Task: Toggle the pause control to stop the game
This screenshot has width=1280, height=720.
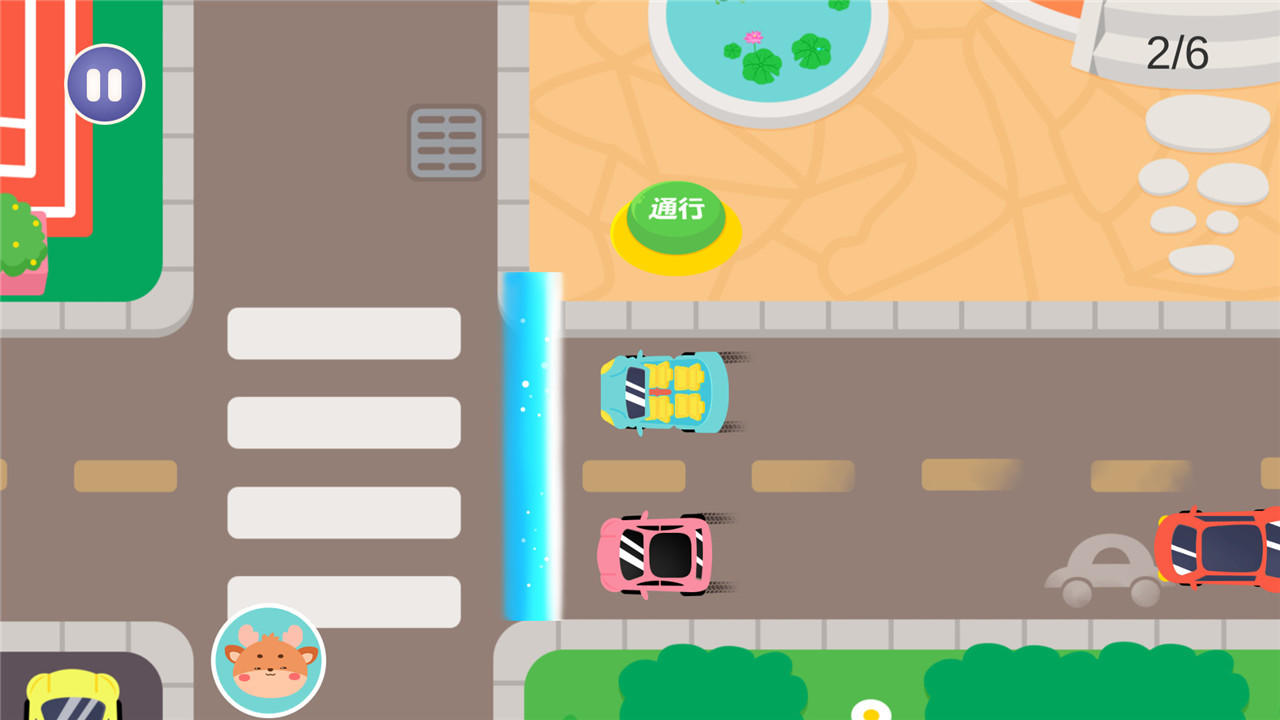Action: click(x=104, y=84)
